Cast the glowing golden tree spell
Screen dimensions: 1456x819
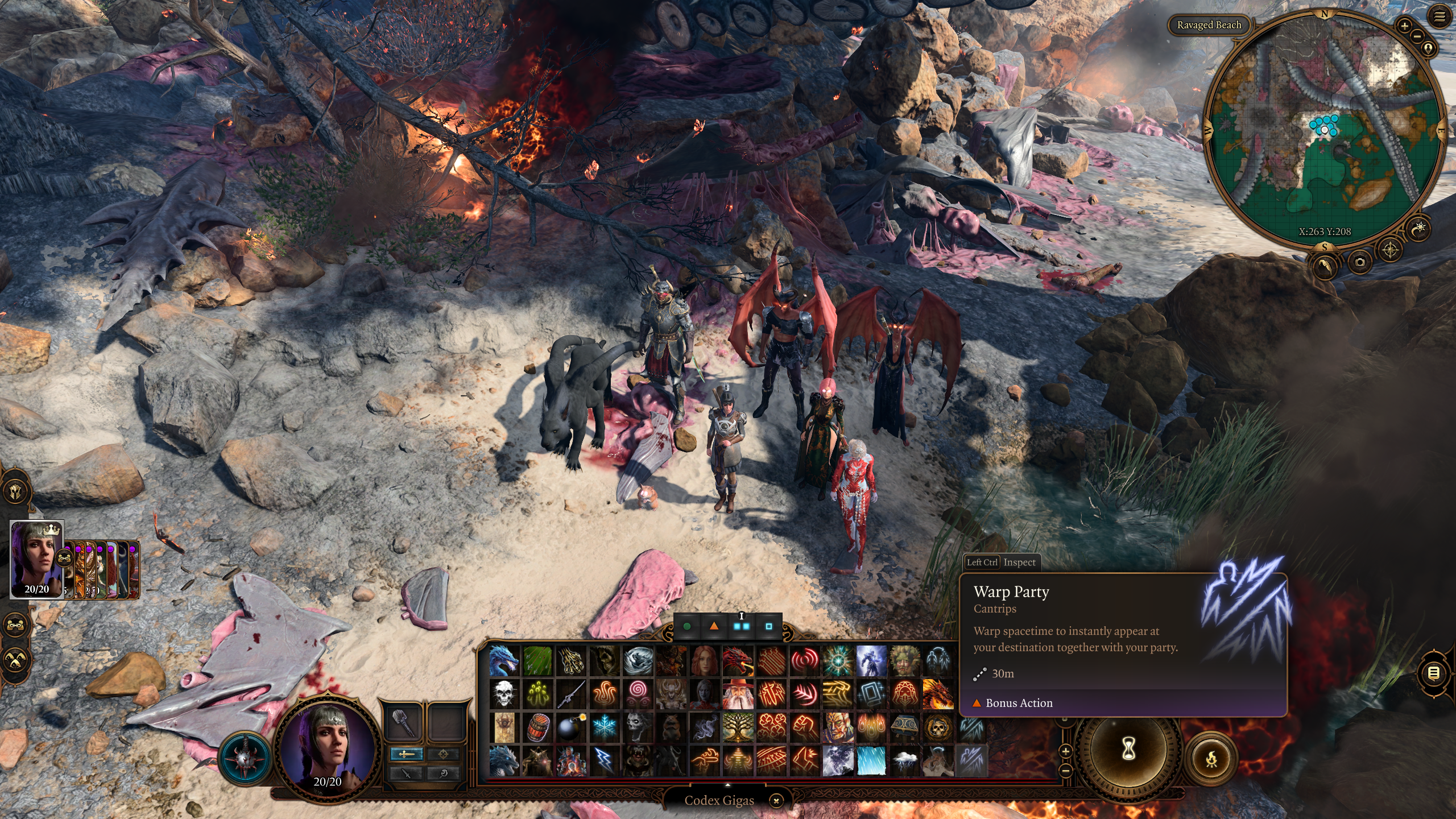[738, 727]
